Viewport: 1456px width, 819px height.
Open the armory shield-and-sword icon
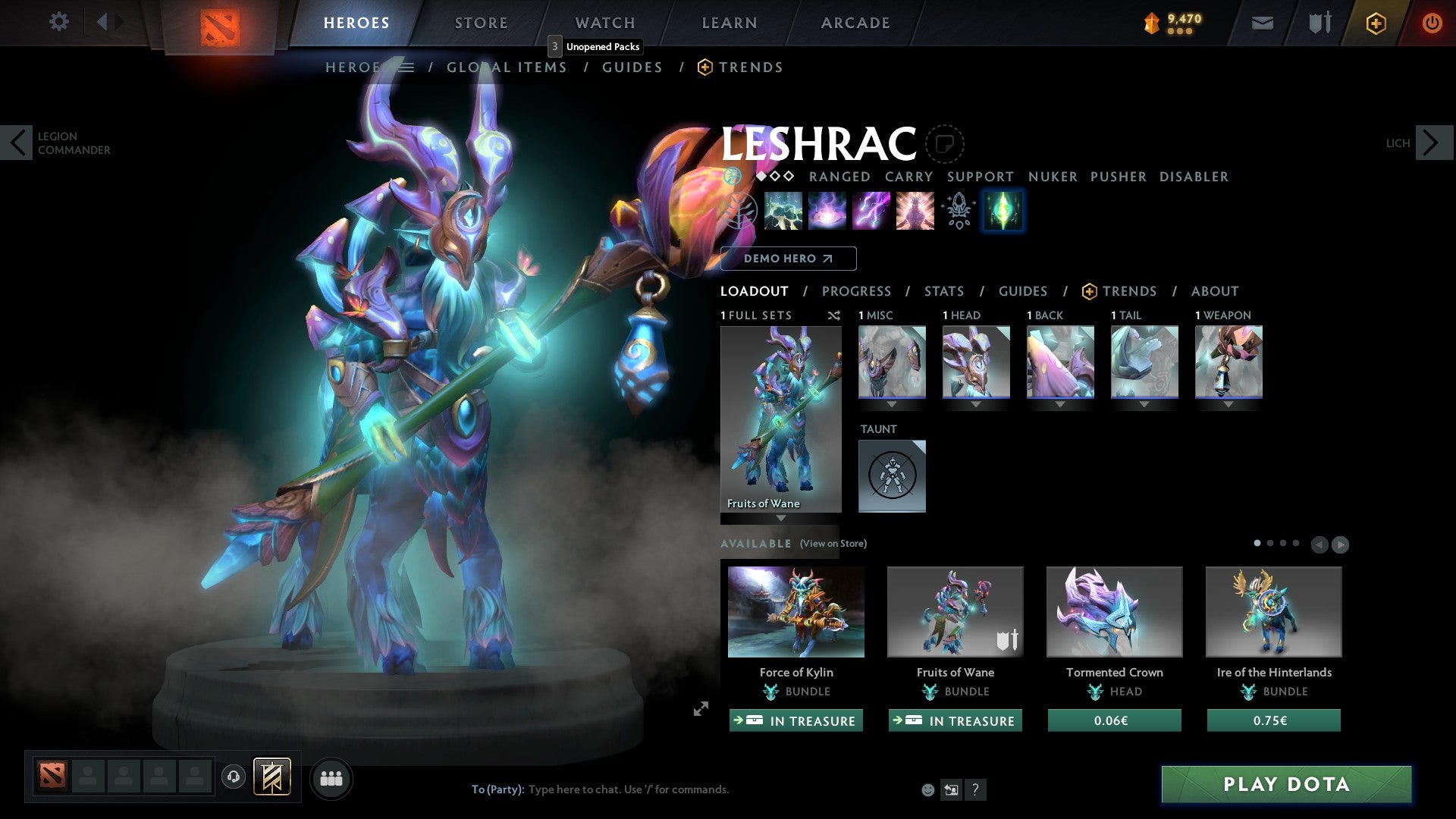pos(1319,23)
